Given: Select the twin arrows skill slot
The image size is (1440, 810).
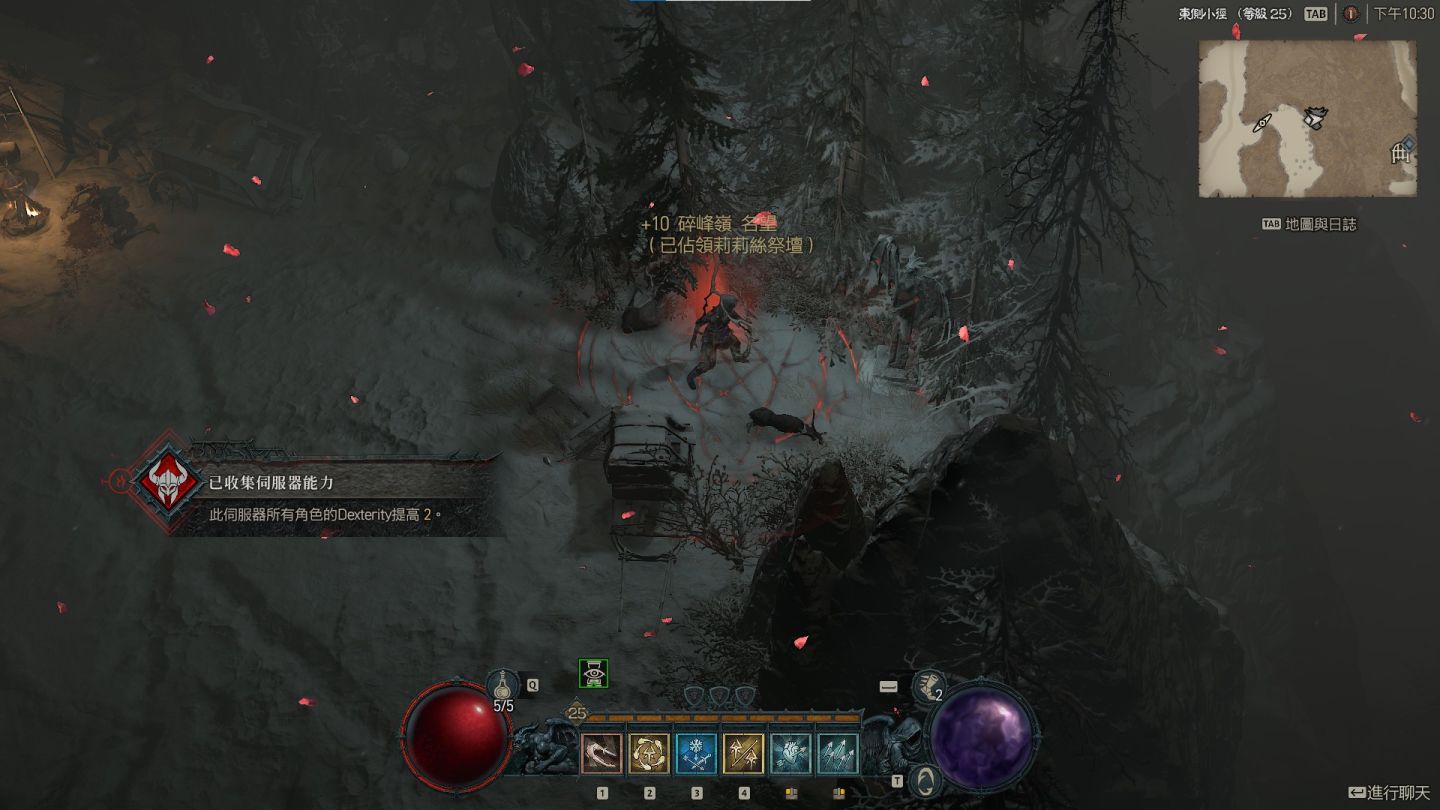Looking at the screenshot, I should click(x=743, y=755).
